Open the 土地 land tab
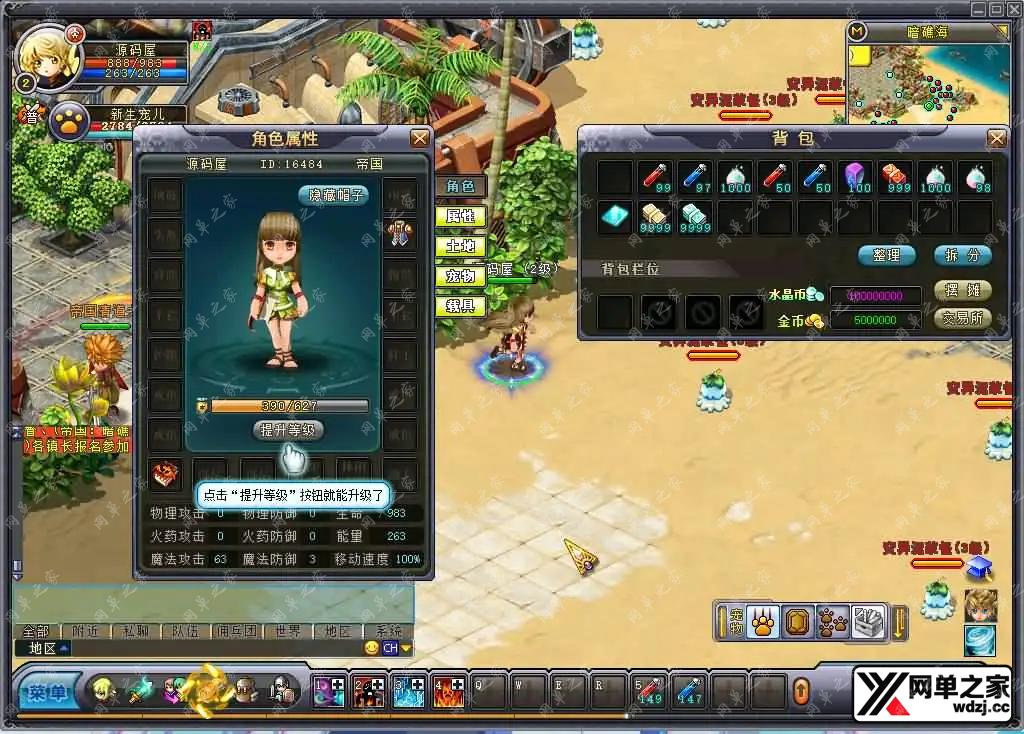 coord(460,246)
